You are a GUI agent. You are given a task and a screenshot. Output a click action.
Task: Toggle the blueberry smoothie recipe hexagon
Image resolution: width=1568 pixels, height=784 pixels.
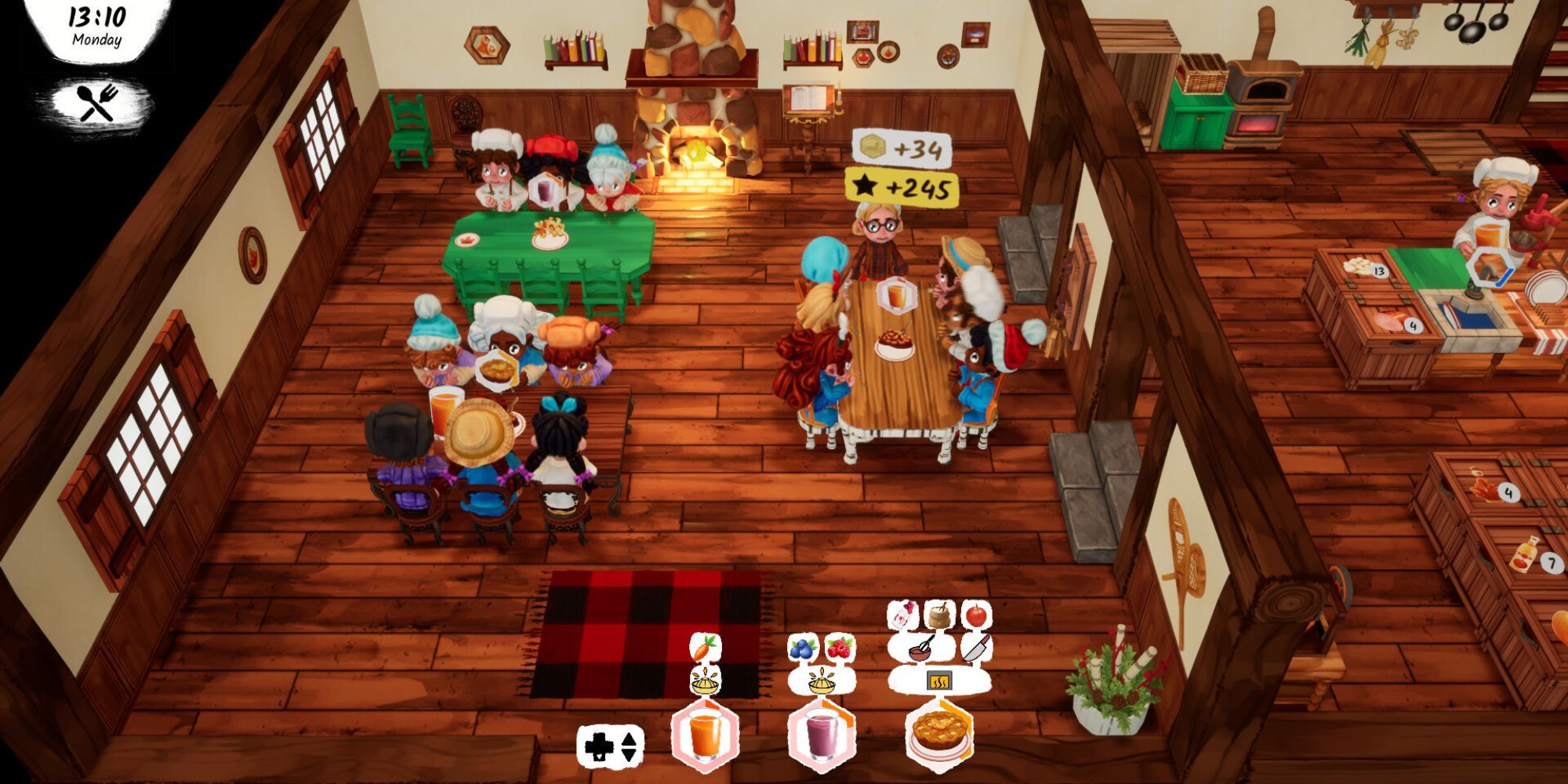click(820, 735)
